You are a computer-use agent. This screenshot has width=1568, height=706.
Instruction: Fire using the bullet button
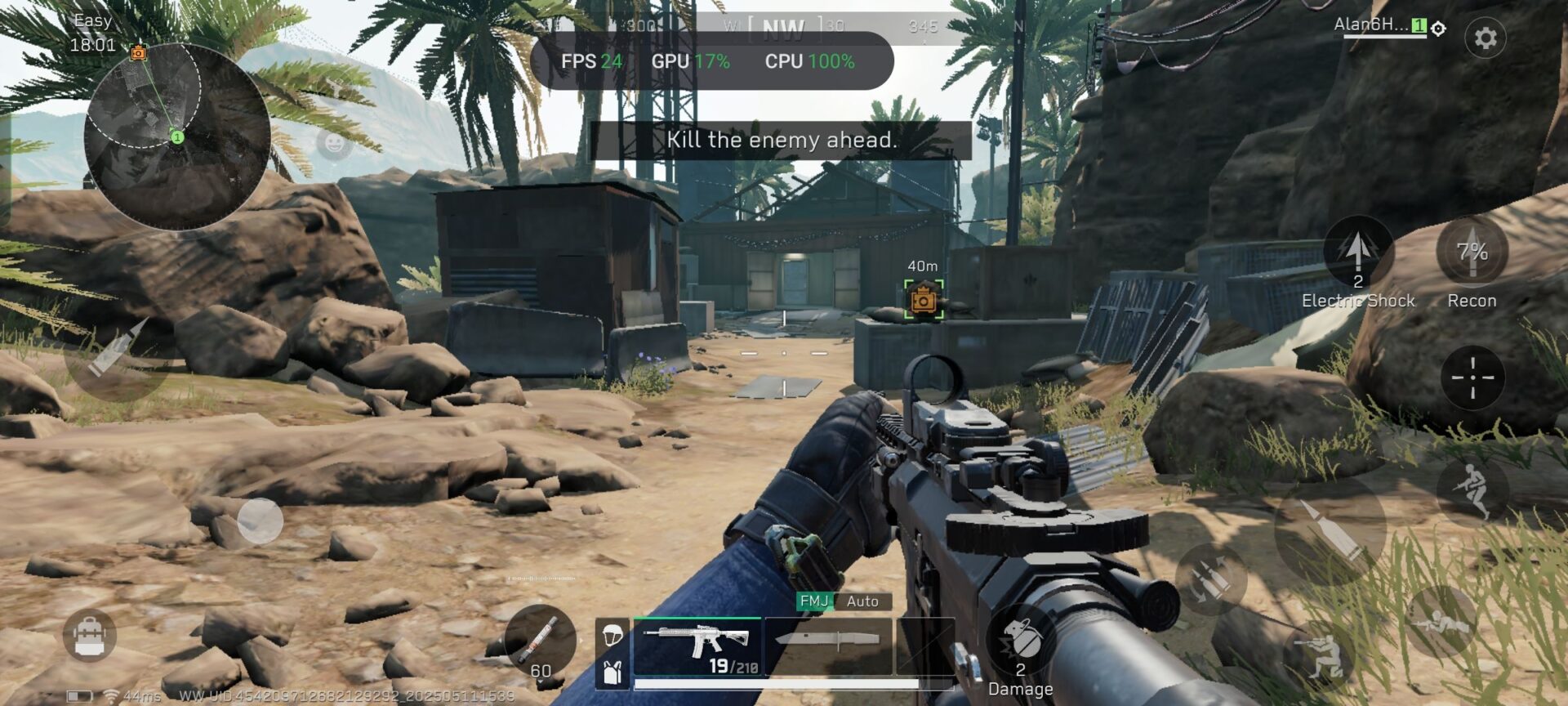[1330, 529]
